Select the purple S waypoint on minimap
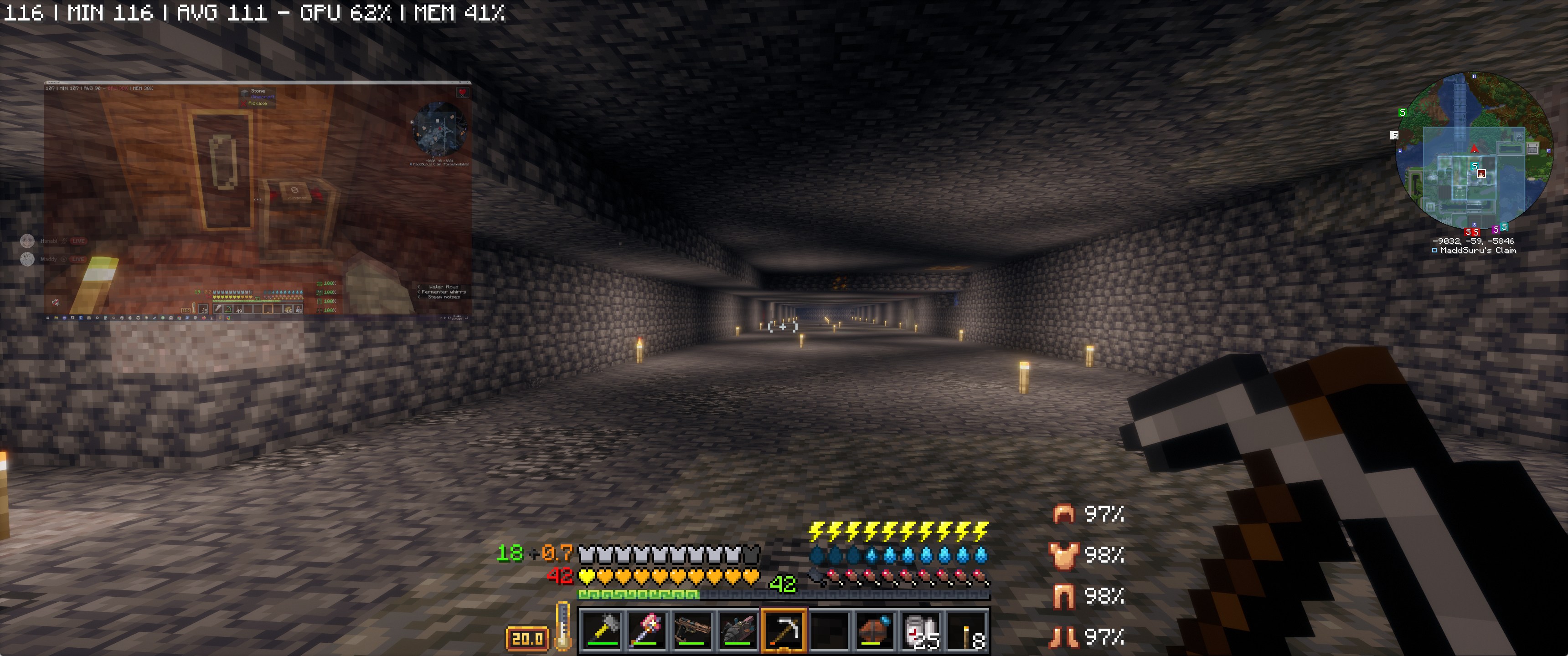1568x656 pixels. [1495, 230]
